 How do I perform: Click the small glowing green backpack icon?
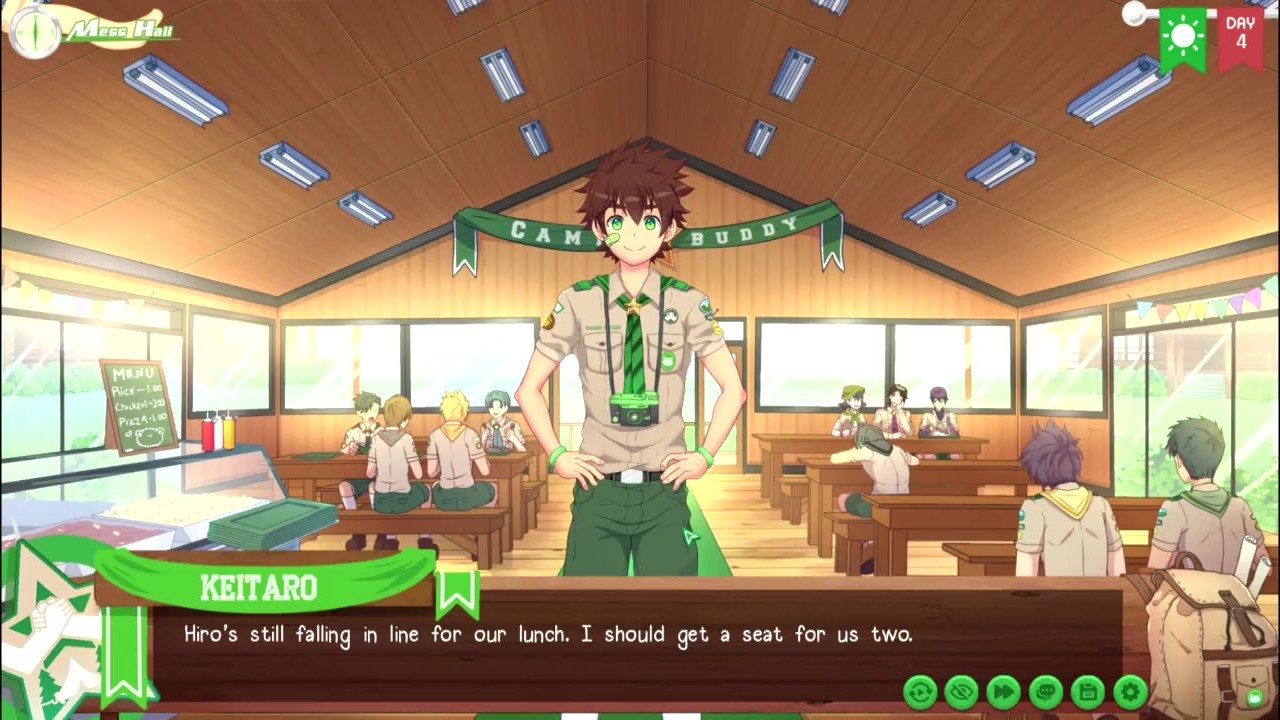[x=1255, y=697]
